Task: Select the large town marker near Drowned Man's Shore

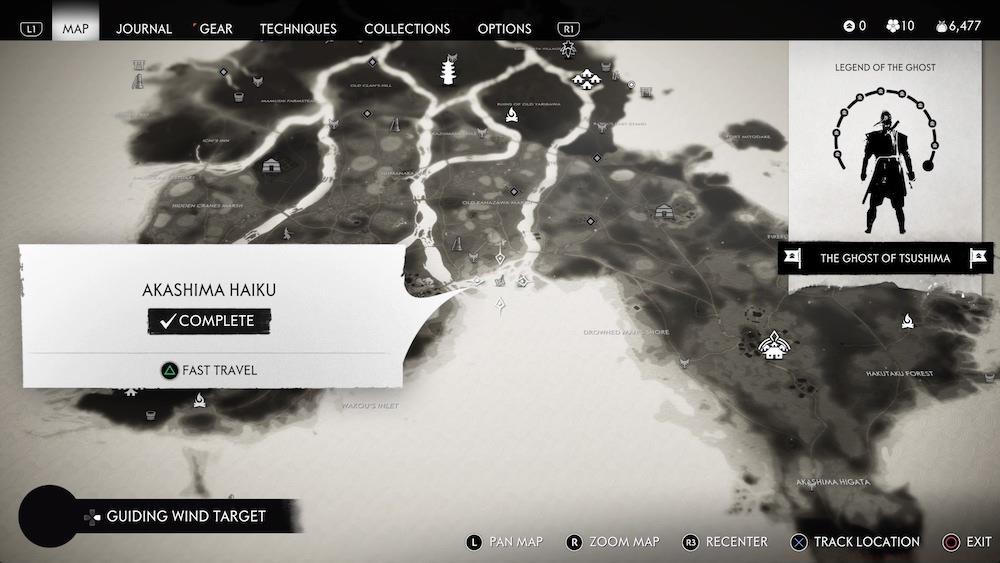Action: [771, 345]
